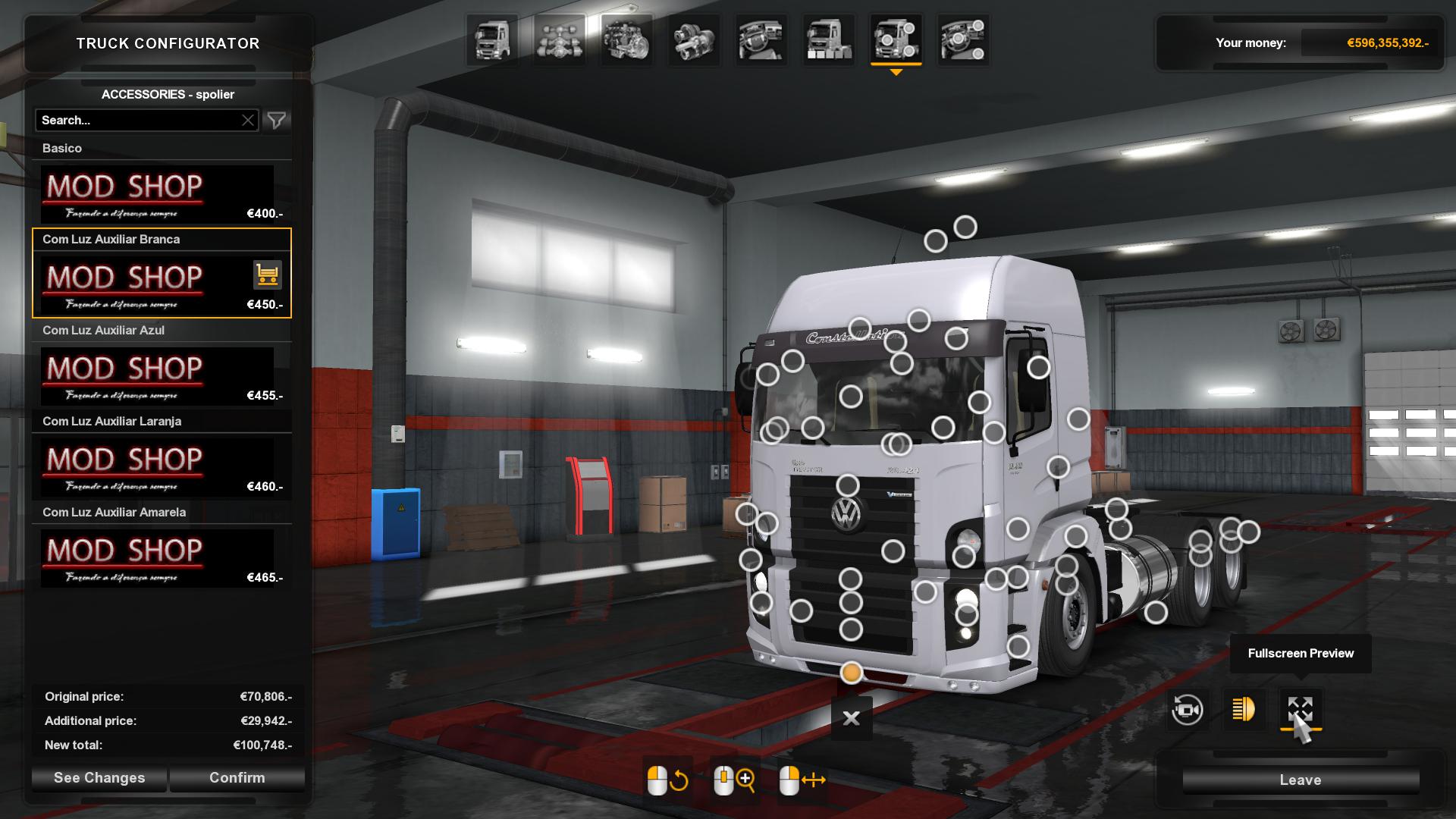
Task: Switch to the engine tab
Action: point(626,40)
